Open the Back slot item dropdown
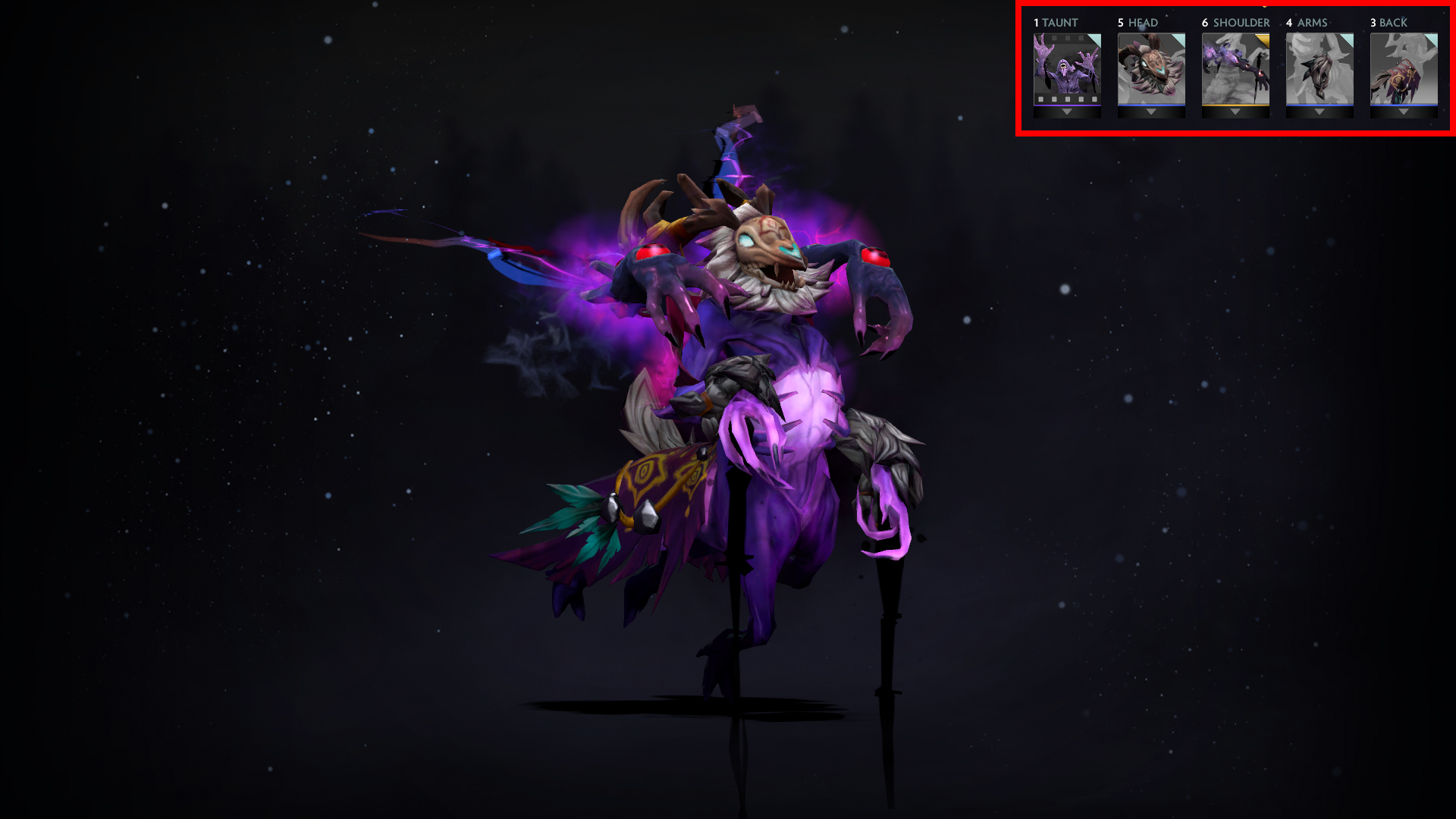 click(x=1403, y=111)
